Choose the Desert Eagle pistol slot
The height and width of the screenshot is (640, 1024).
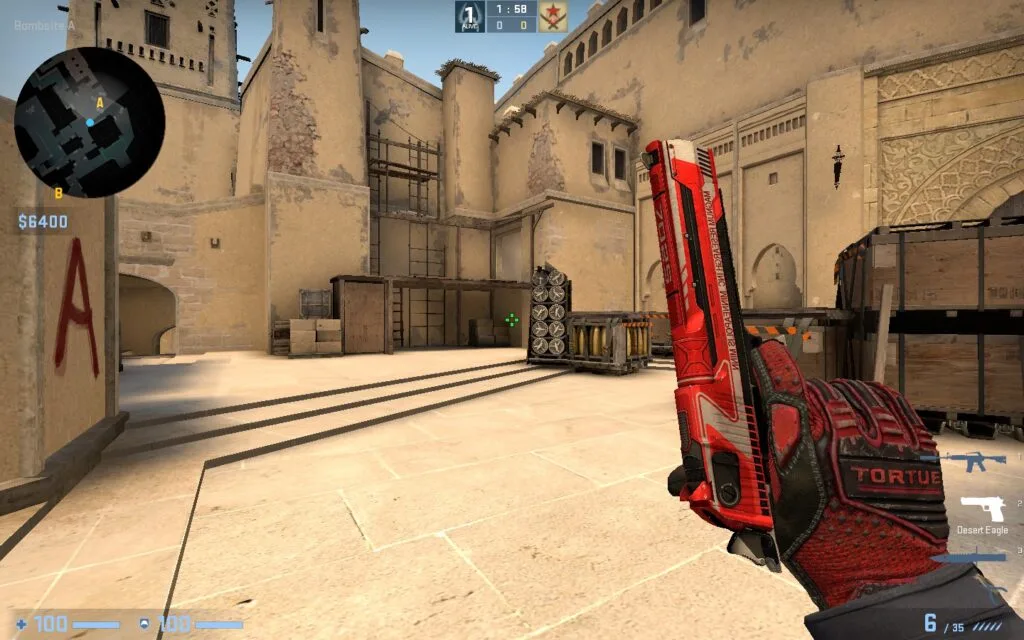click(x=981, y=508)
